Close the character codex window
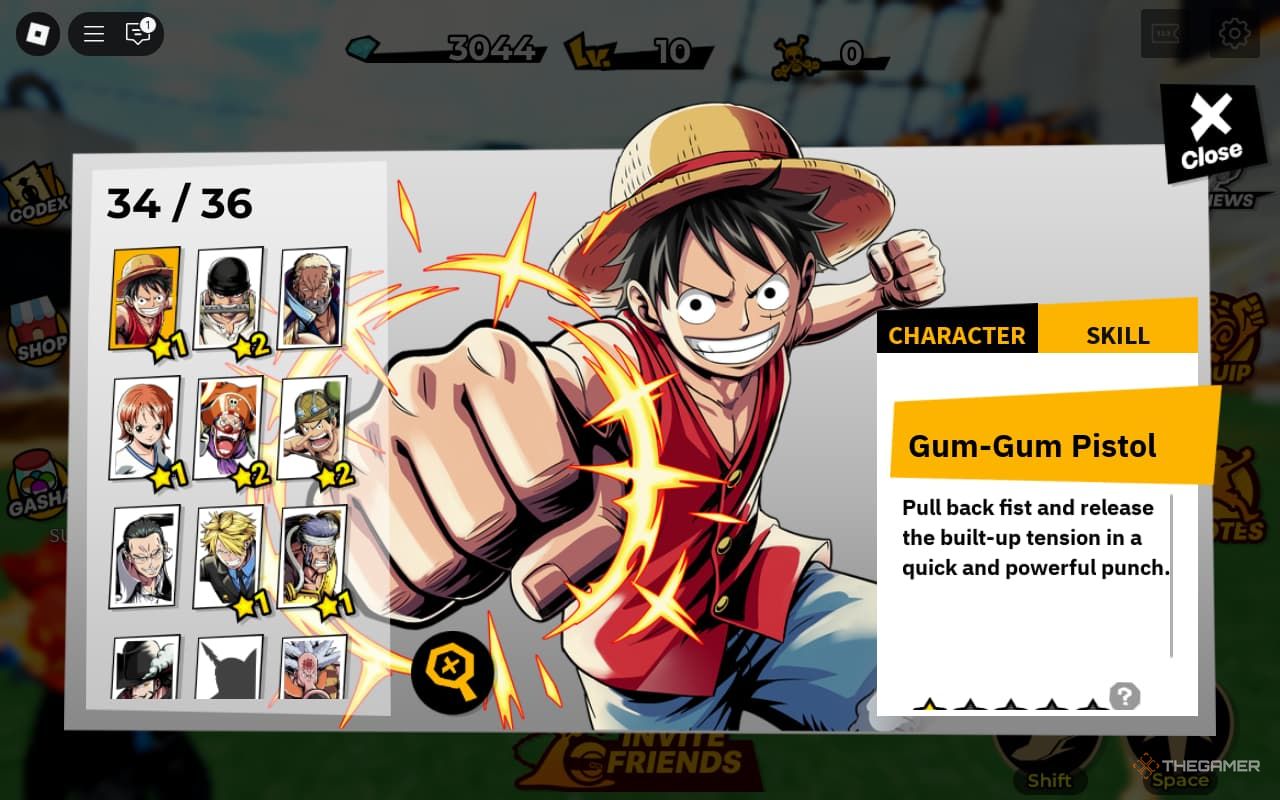 click(1212, 133)
